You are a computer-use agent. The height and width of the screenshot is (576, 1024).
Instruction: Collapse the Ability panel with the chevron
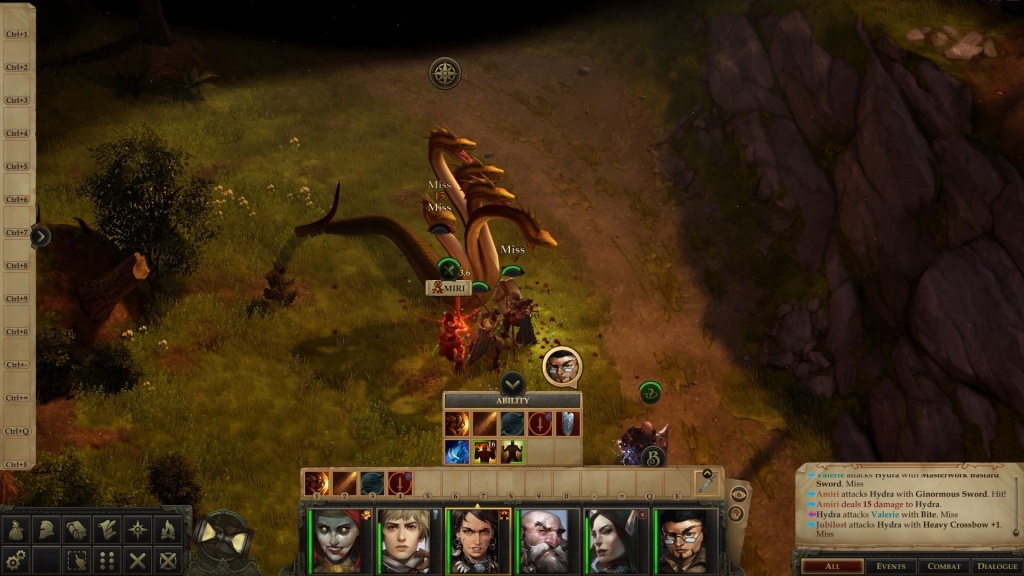(512, 382)
